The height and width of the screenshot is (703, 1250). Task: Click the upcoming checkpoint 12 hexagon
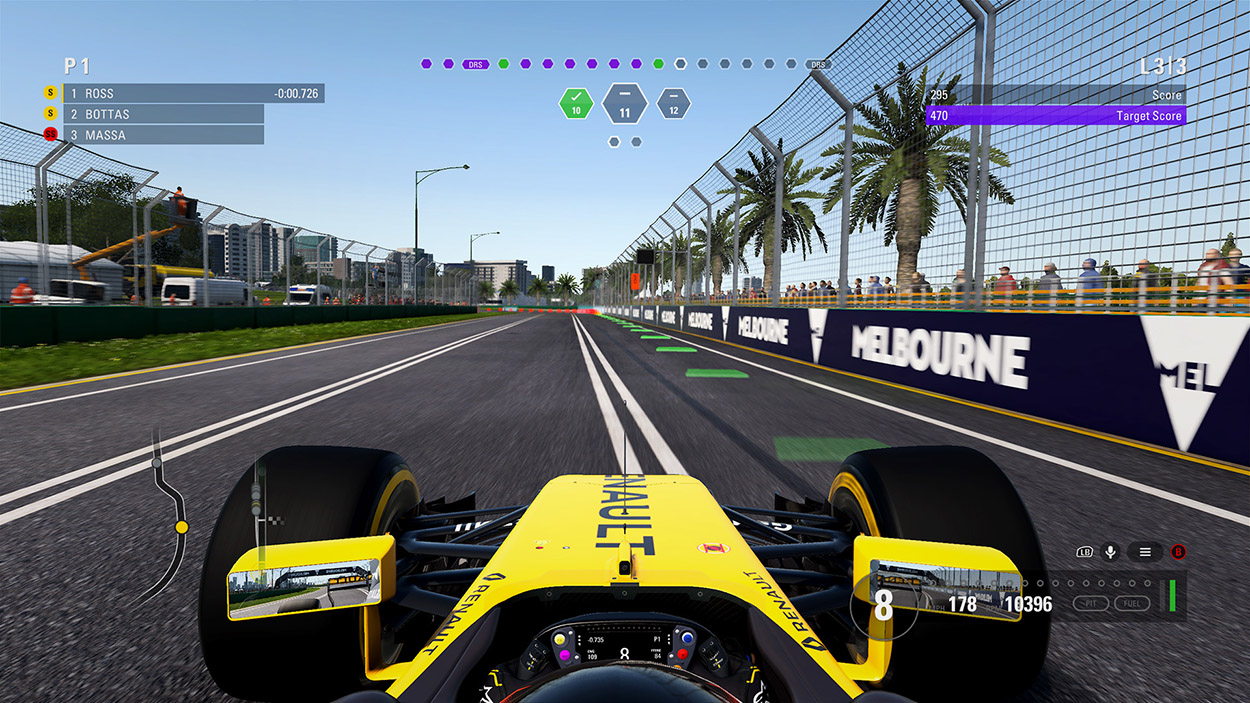[673, 104]
